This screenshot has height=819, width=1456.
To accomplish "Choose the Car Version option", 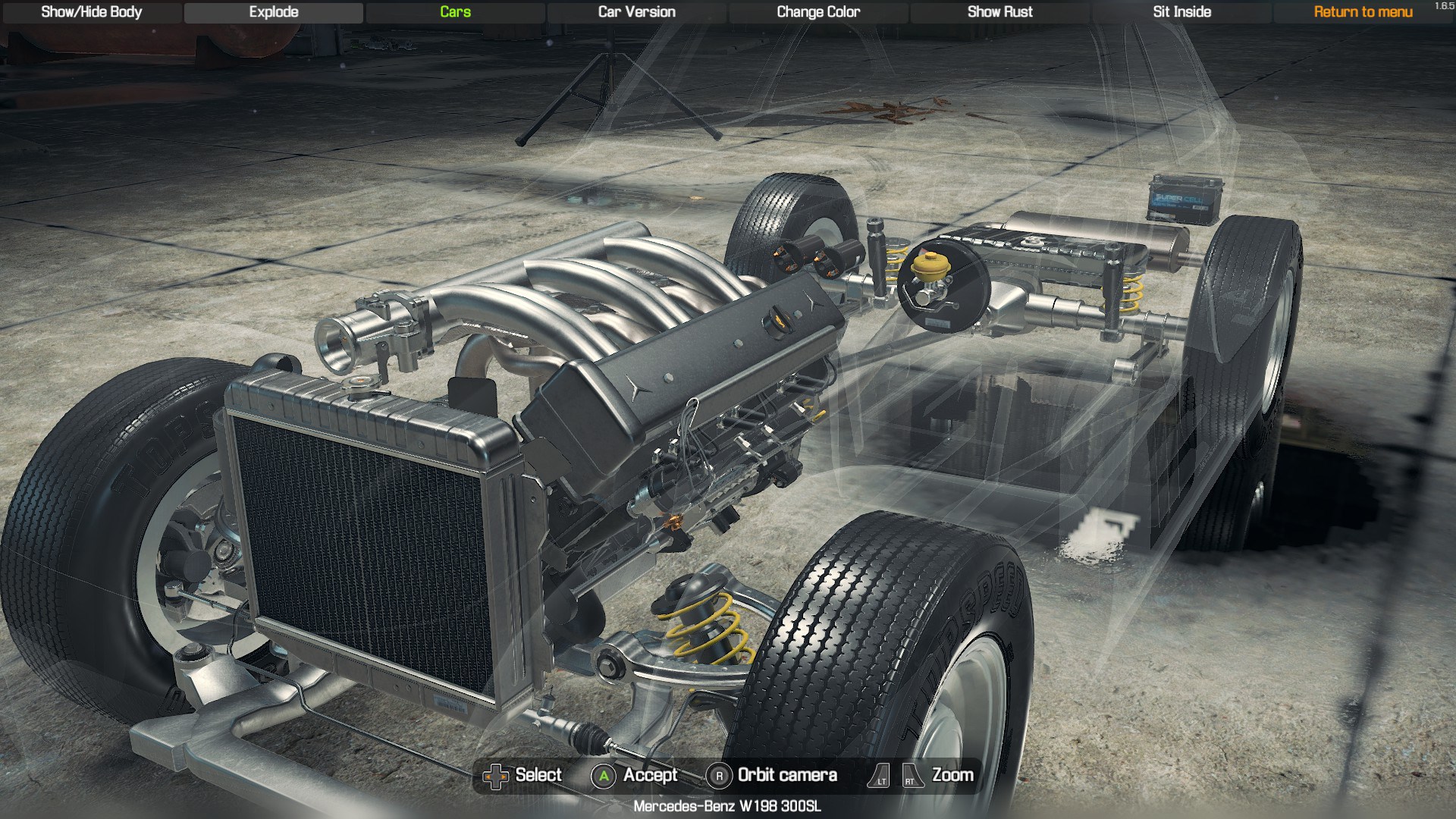I will coord(636,12).
